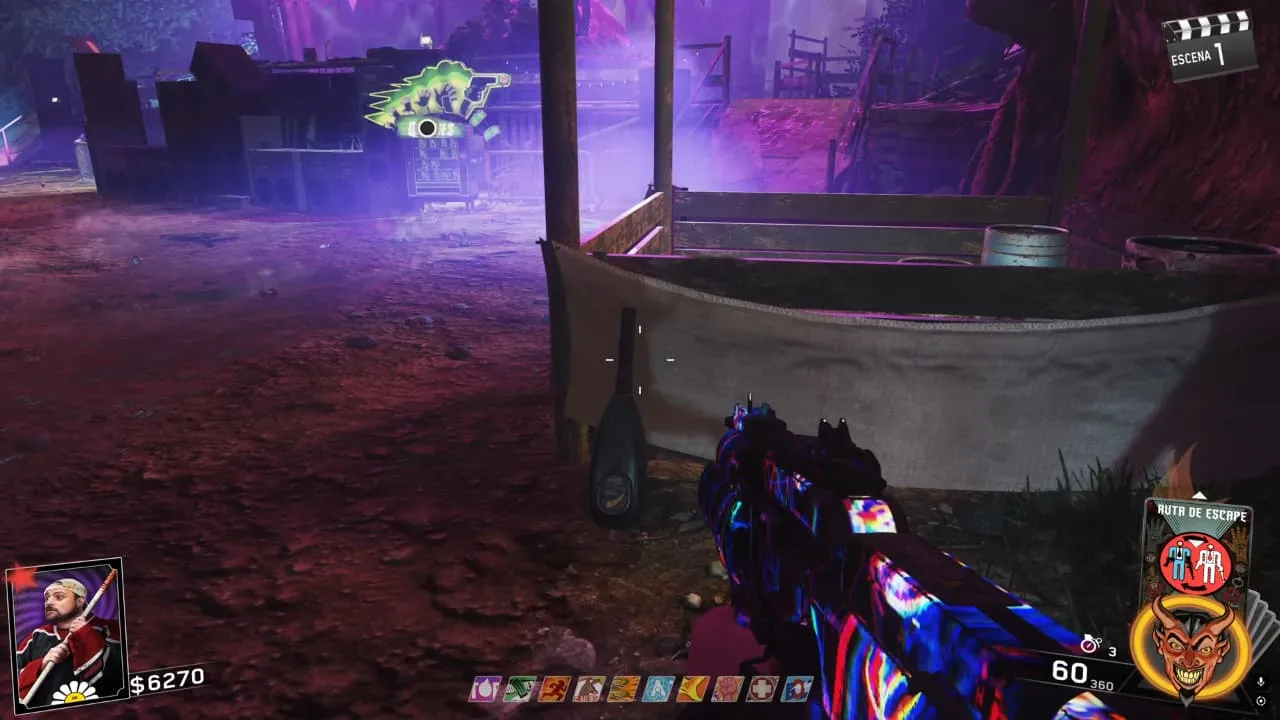The height and width of the screenshot is (720, 1280).
Task: Click the raised fist perk icon
Action: tap(728, 689)
